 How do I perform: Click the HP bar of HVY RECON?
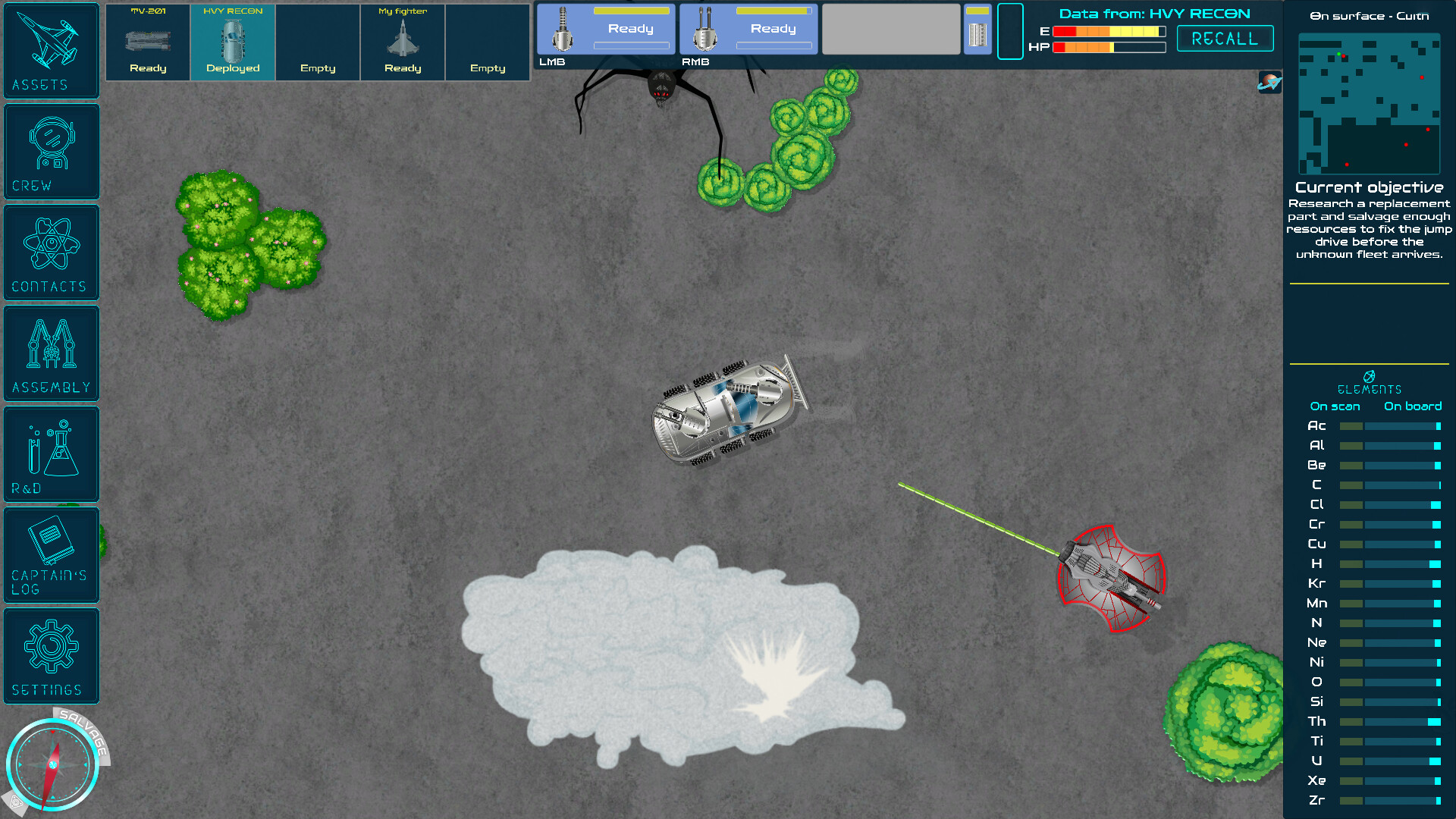point(1111,47)
